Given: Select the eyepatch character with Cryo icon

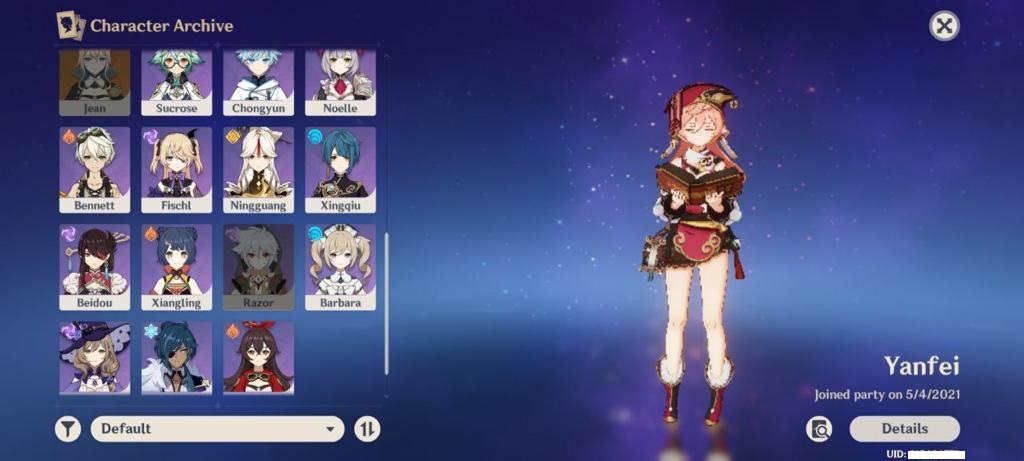Looking at the screenshot, I should point(177,357).
